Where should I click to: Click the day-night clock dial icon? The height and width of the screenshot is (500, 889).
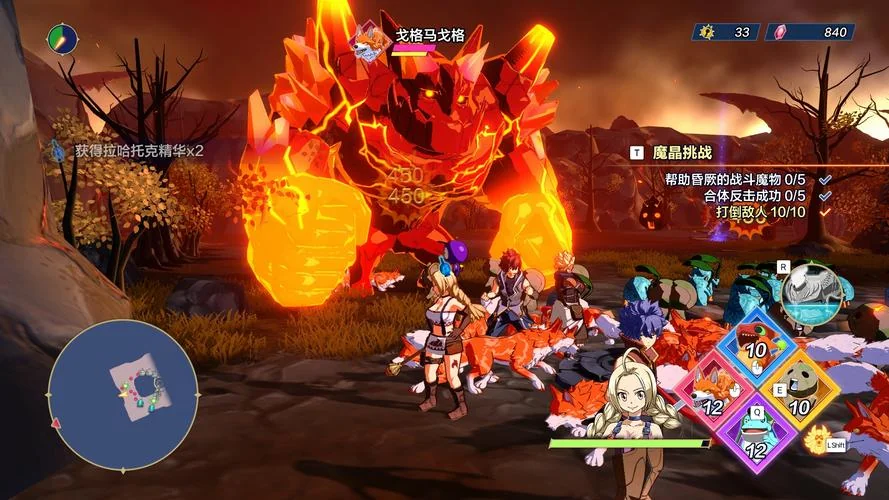(x=62, y=40)
